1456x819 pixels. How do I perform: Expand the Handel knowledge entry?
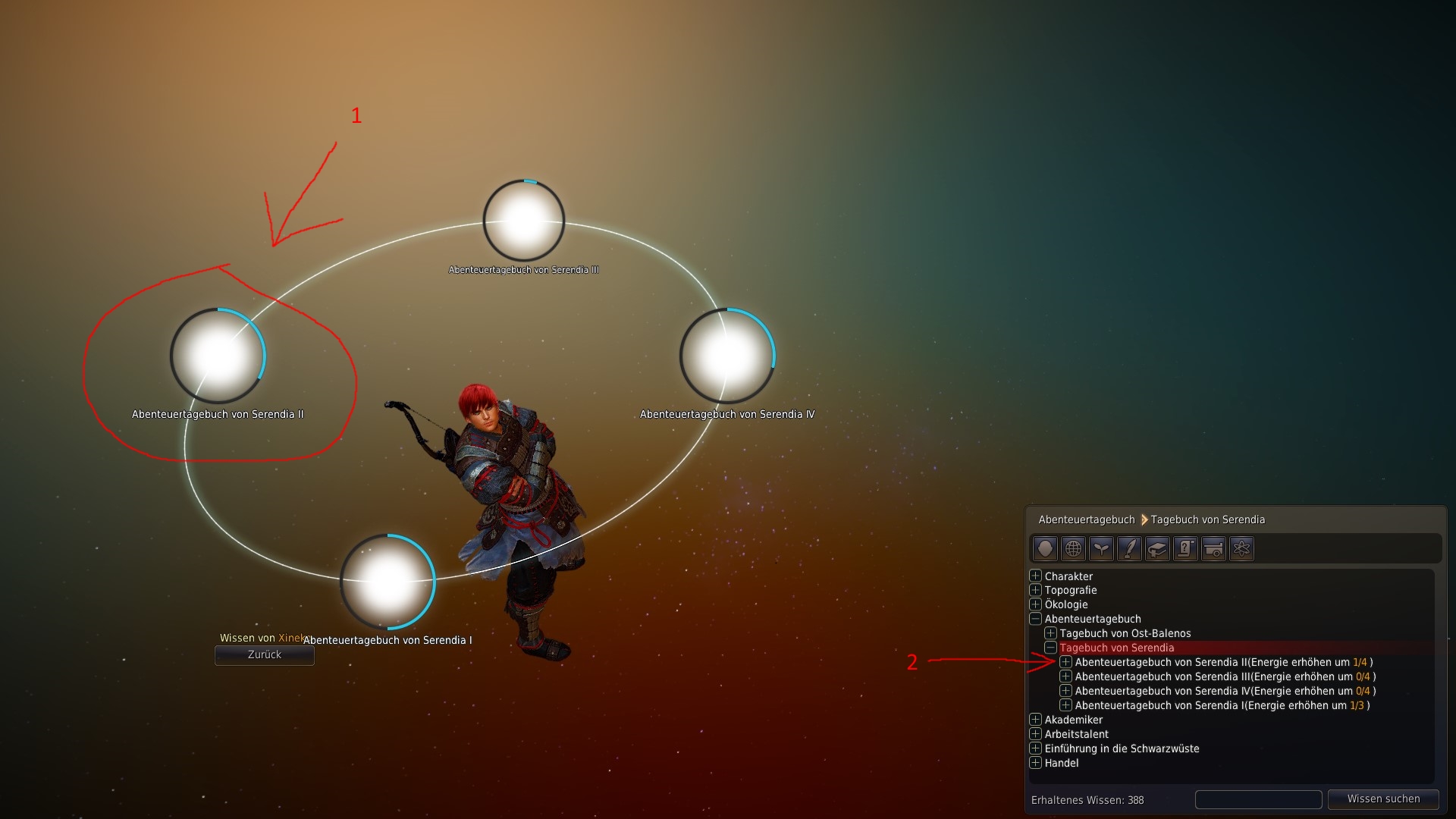[1035, 763]
